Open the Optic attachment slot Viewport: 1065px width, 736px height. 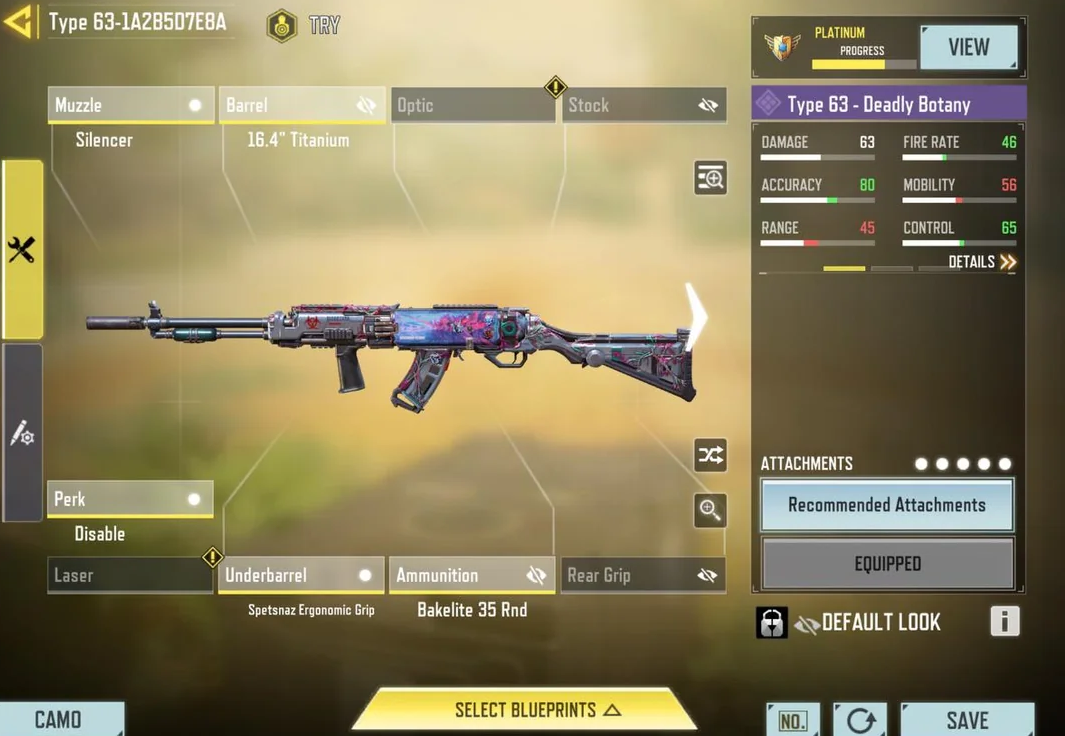[x=472, y=105]
